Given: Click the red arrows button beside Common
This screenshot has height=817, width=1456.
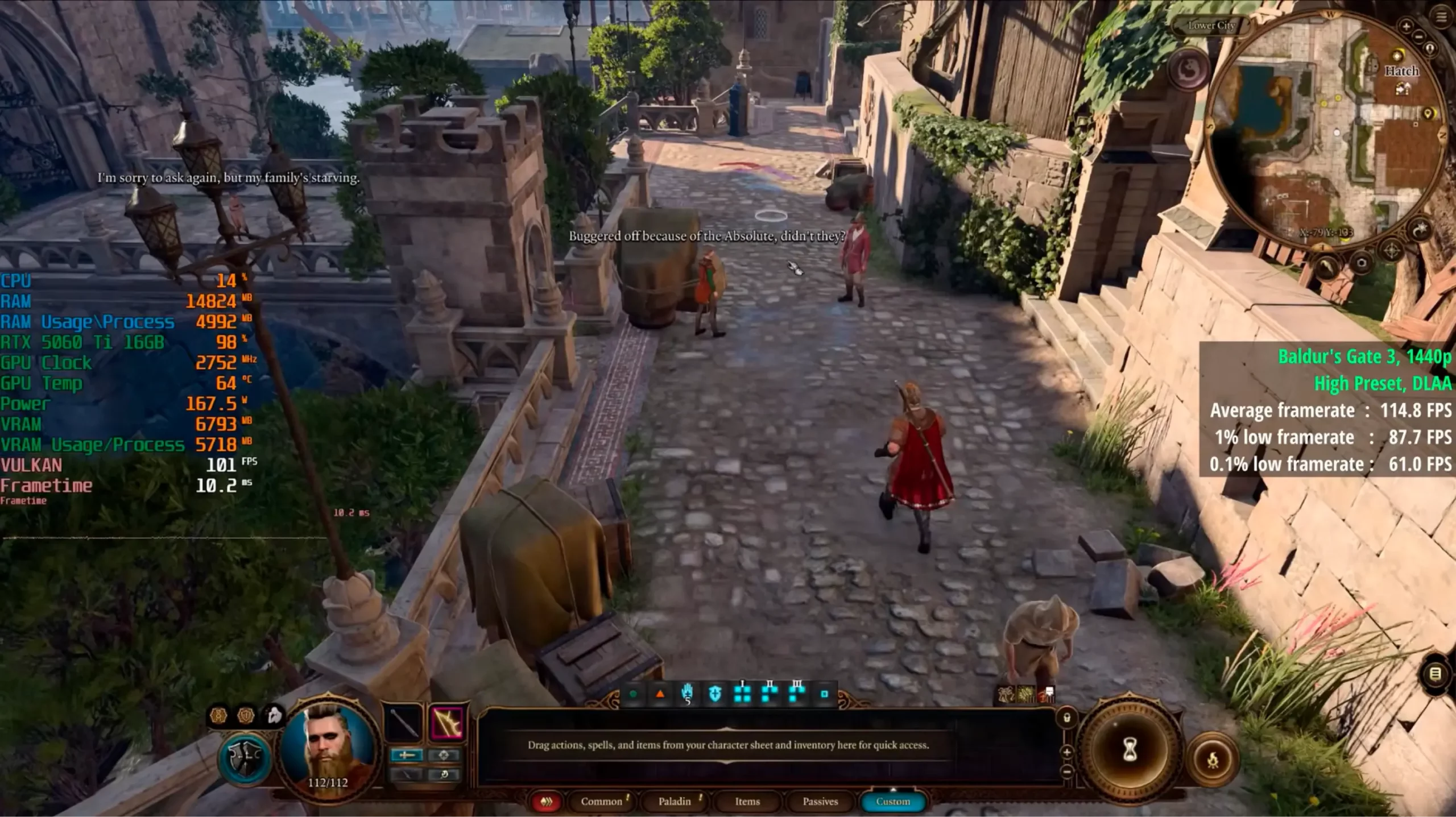Looking at the screenshot, I should [x=546, y=801].
